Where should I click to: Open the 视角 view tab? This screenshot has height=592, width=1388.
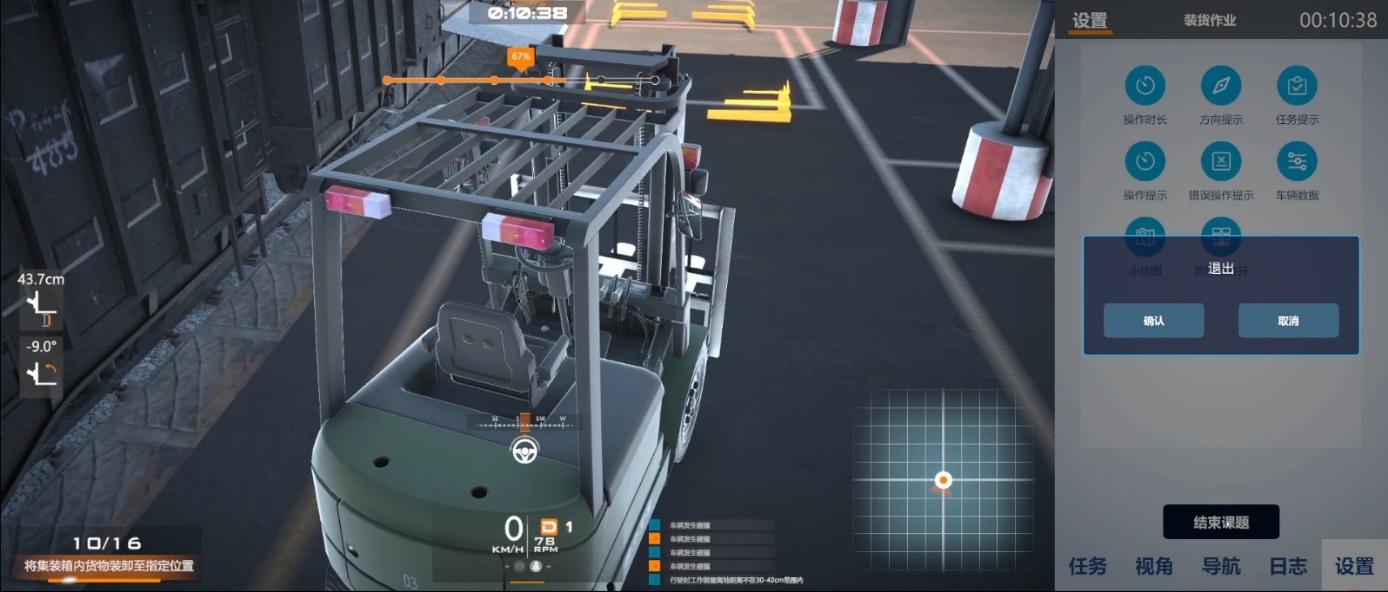pos(1154,566)
